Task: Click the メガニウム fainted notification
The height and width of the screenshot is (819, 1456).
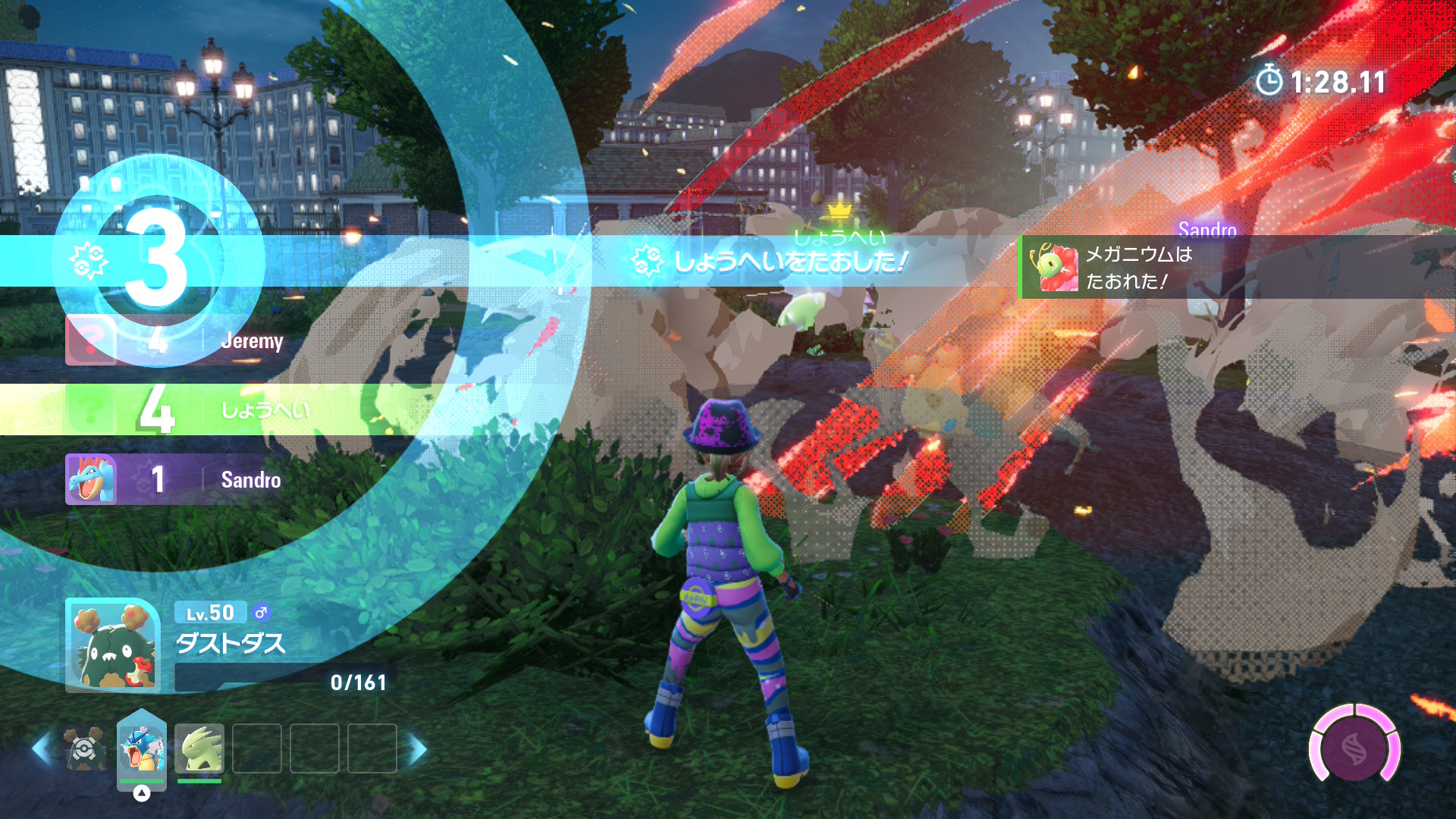Action: click(1236, 267)
